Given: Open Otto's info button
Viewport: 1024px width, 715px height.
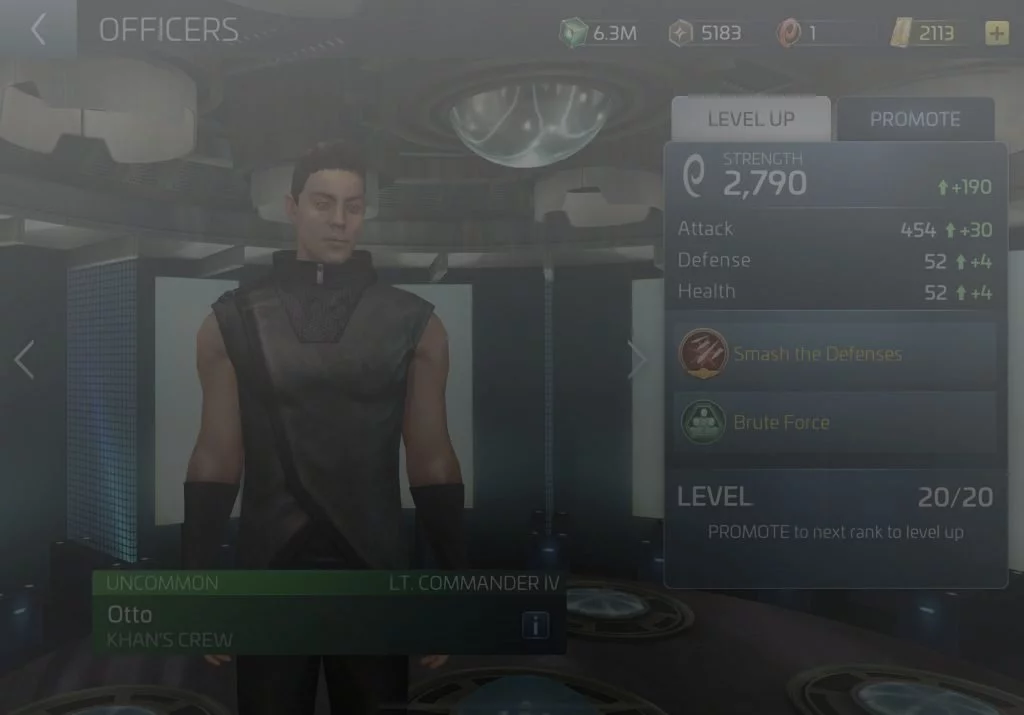Looking at the screenshot, I should coord(535,626).
